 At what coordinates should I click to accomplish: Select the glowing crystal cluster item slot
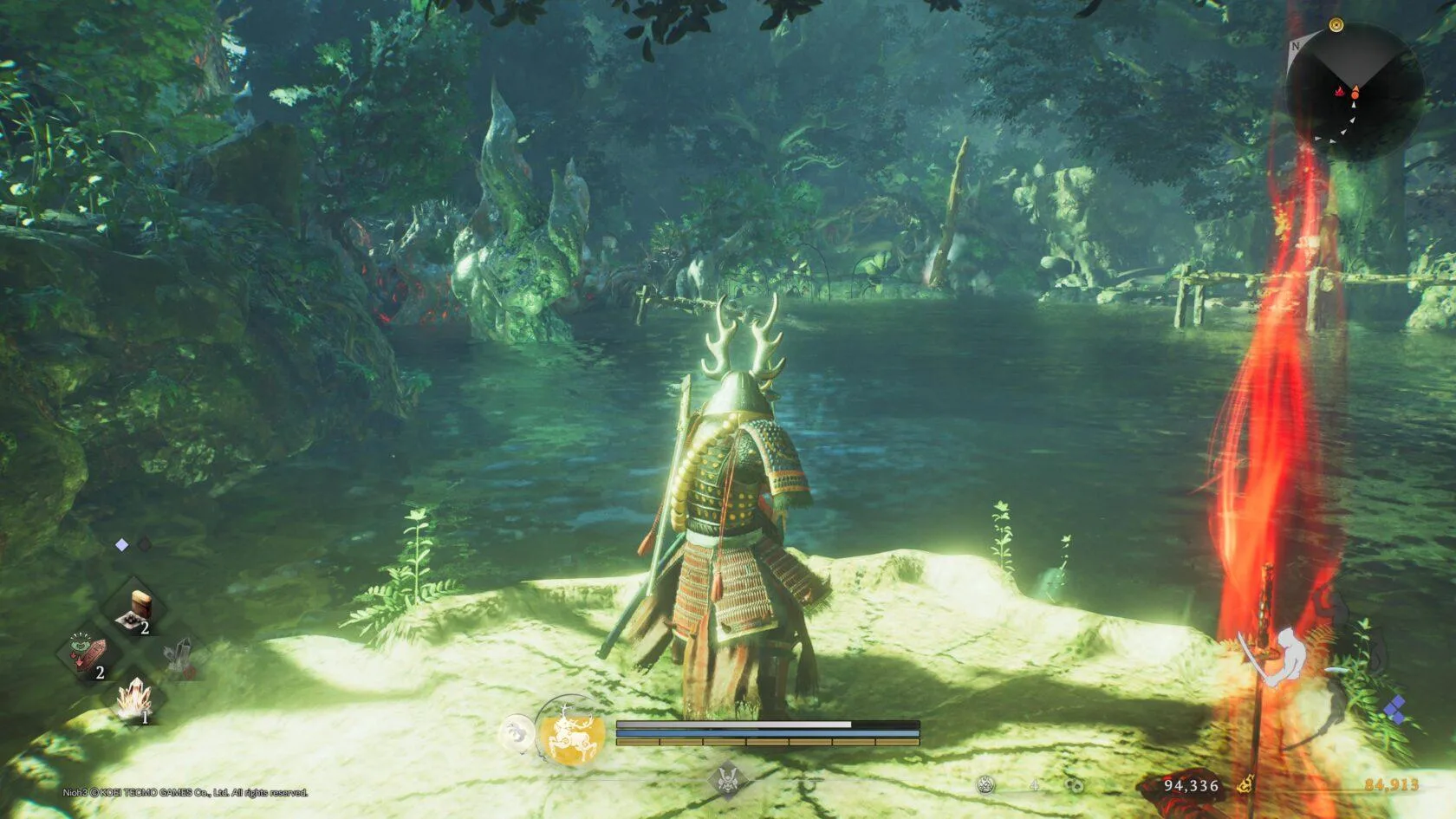(134, 699)
